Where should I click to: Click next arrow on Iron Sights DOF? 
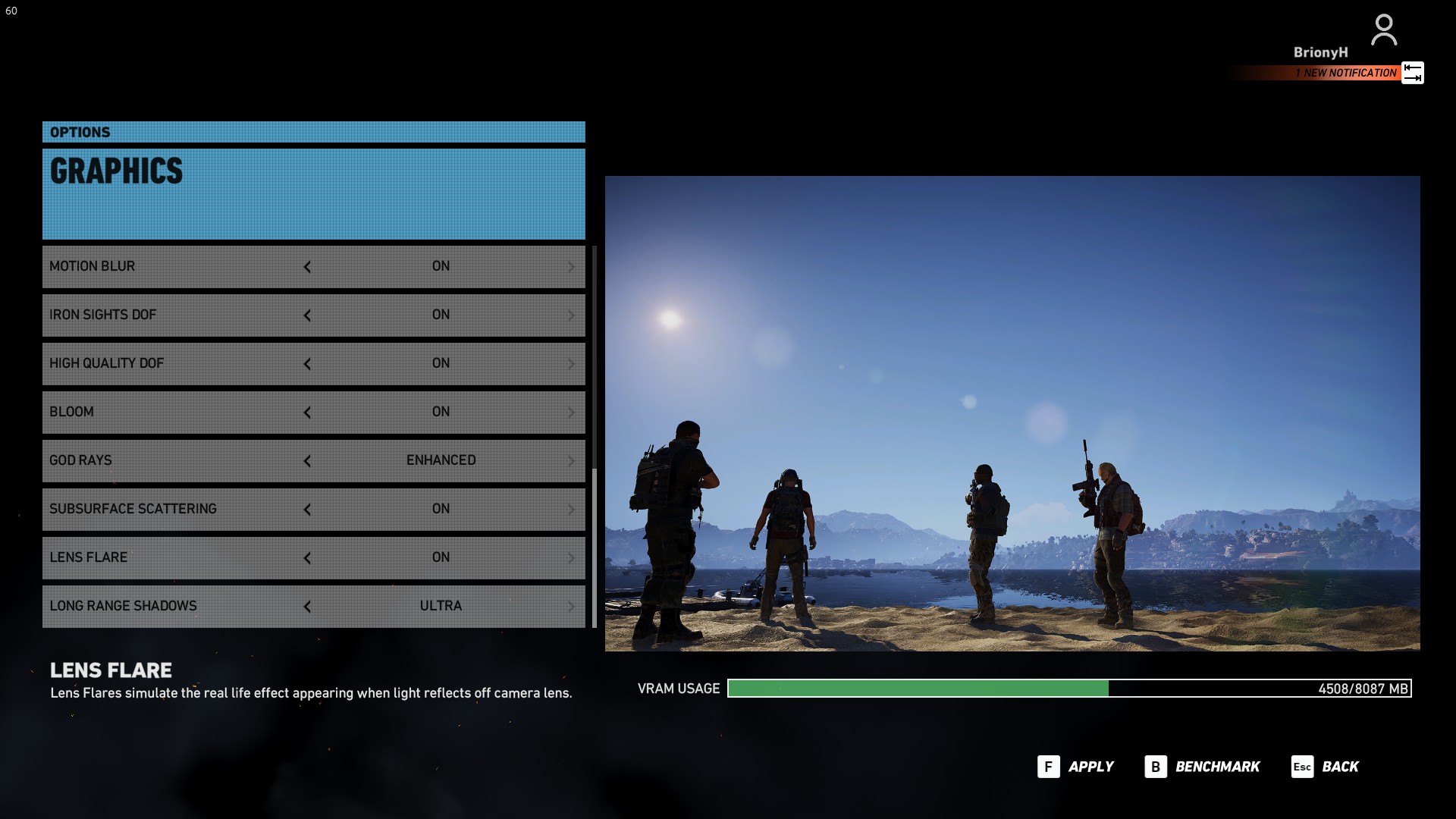(571, 315)
